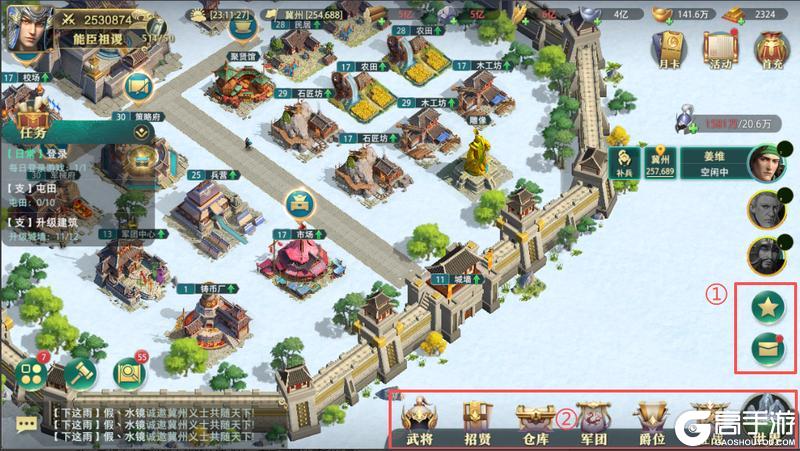The height and width of the screenshot is (451, 800).
Task: Open the 武将 generals menu
Action: point(420,420)
